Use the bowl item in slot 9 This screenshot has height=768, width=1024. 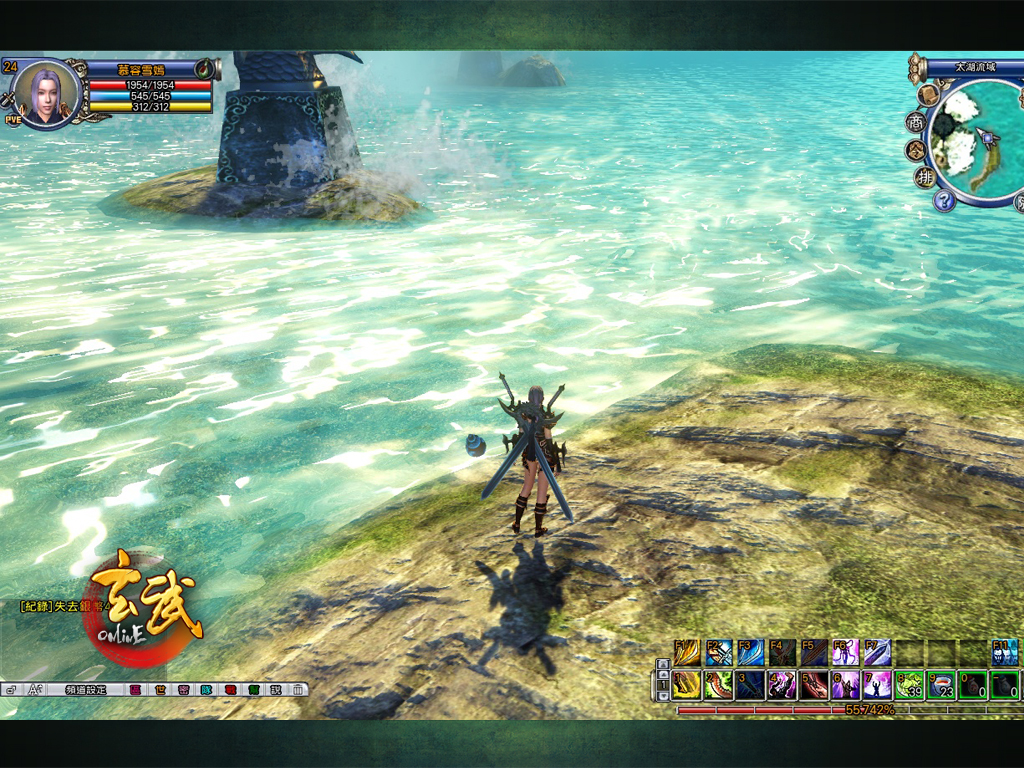[941, 685]
